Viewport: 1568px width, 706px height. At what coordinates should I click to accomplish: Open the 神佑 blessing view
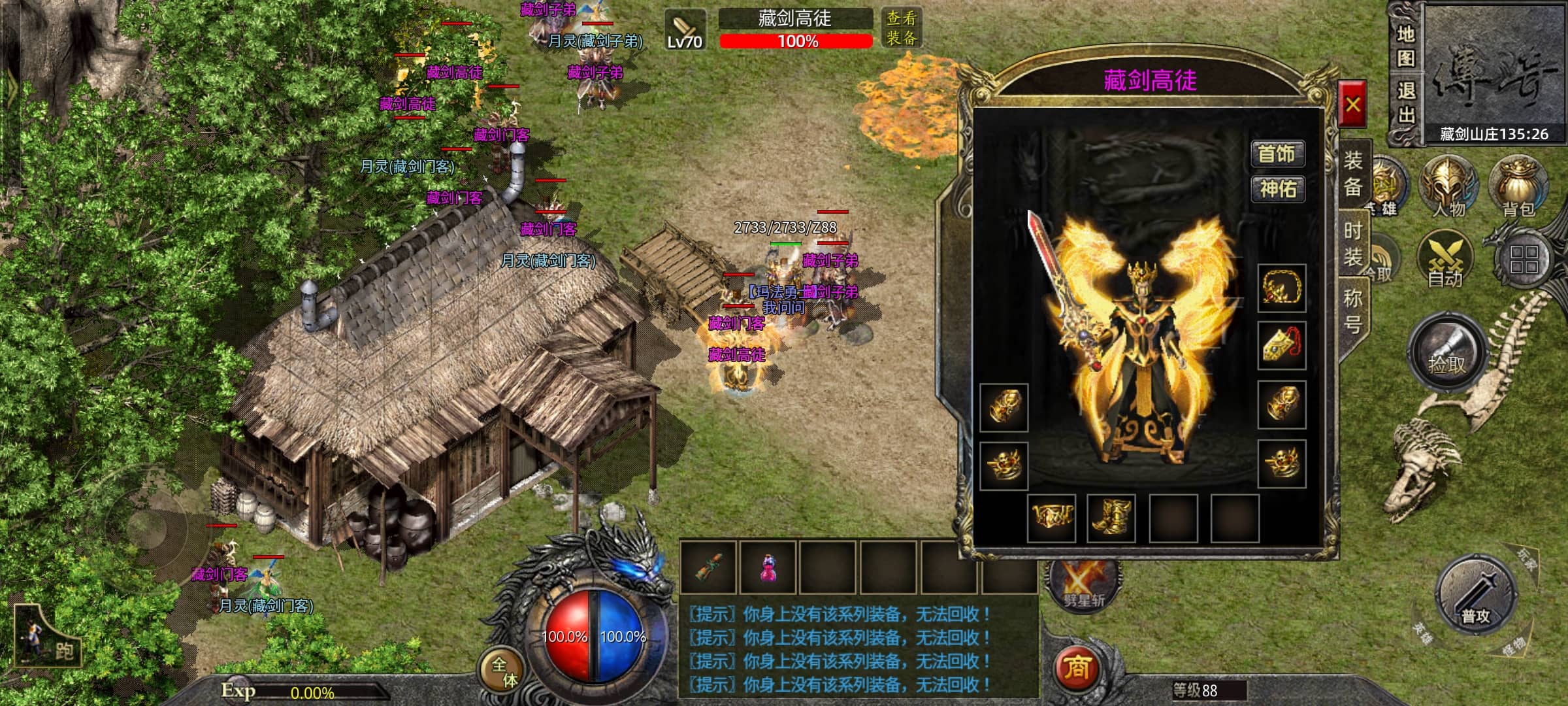click(x=1277, y=190)
